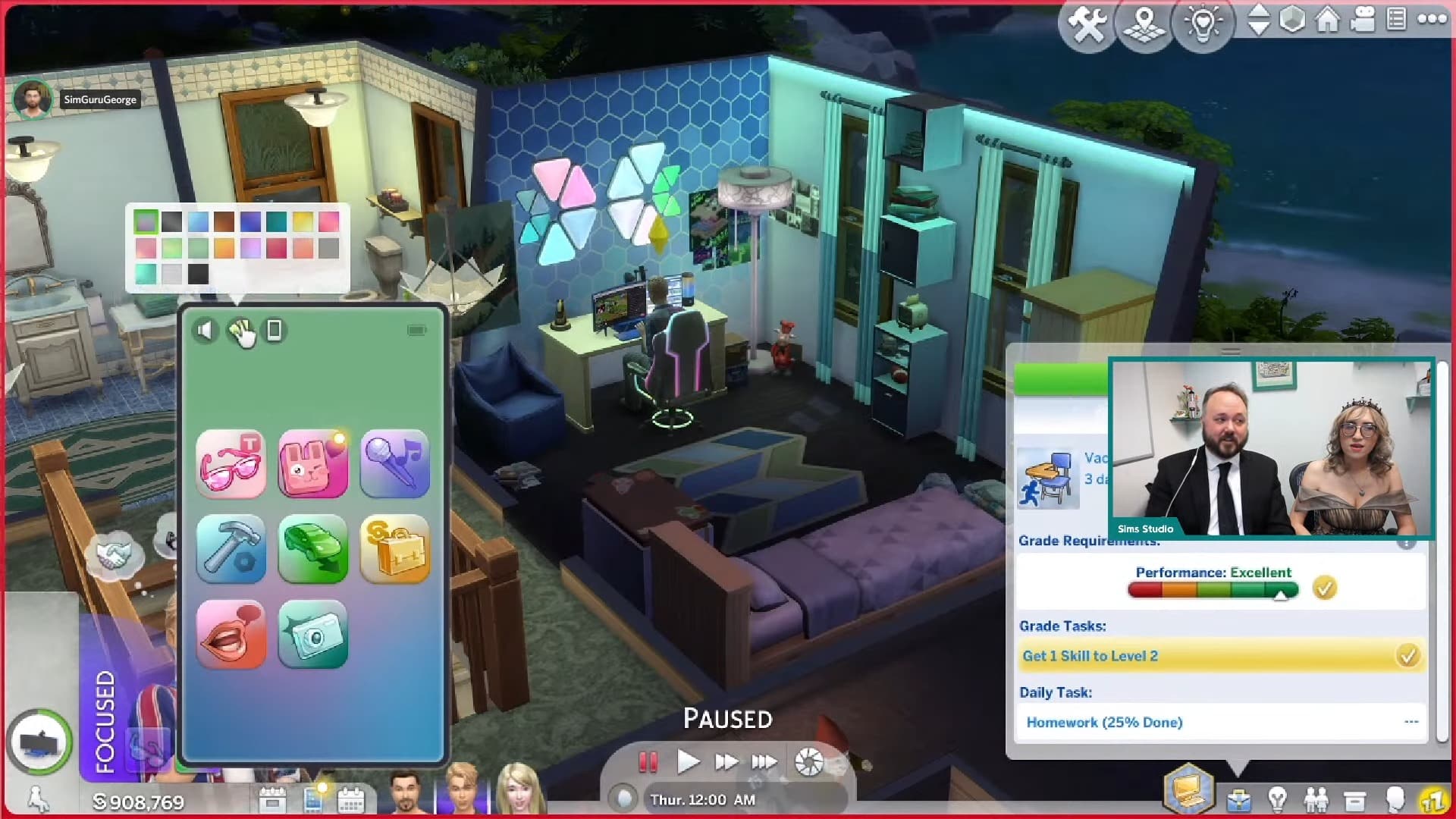Select the purple lilac phone color swatch
The image size is (1456, 819).
point(250,248)
